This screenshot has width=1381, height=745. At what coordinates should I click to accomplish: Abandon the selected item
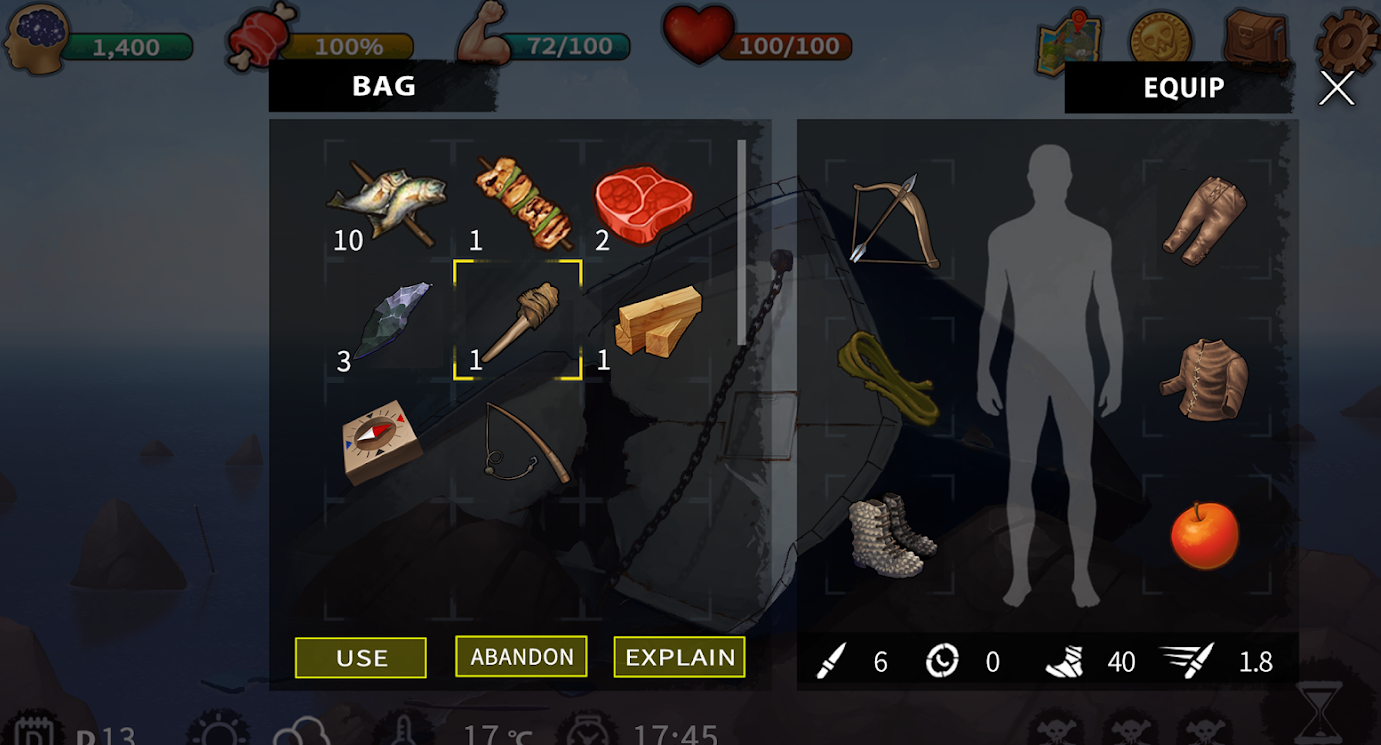click(521, 657)
